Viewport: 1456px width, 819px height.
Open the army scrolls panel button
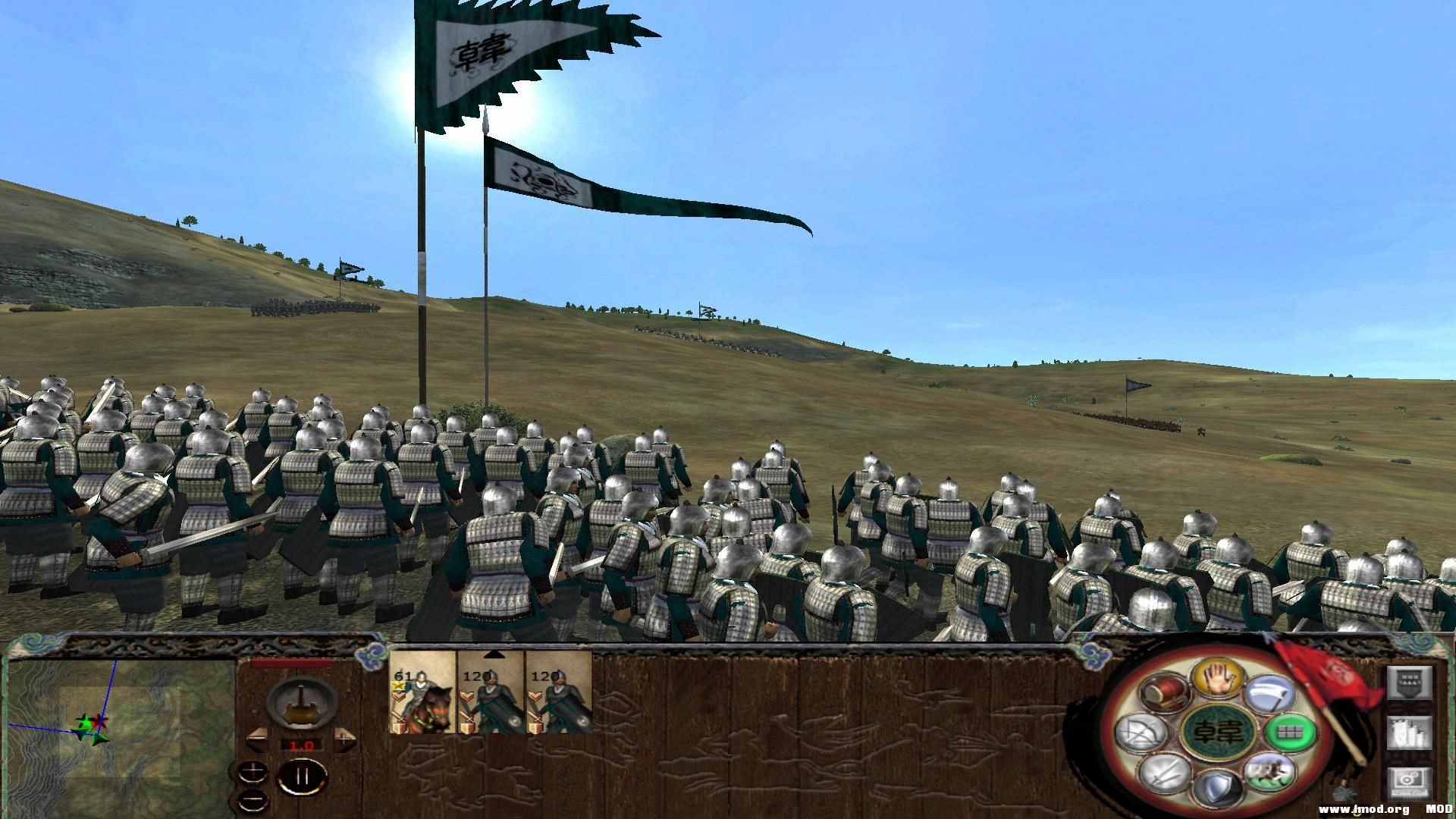[1409, 734]
